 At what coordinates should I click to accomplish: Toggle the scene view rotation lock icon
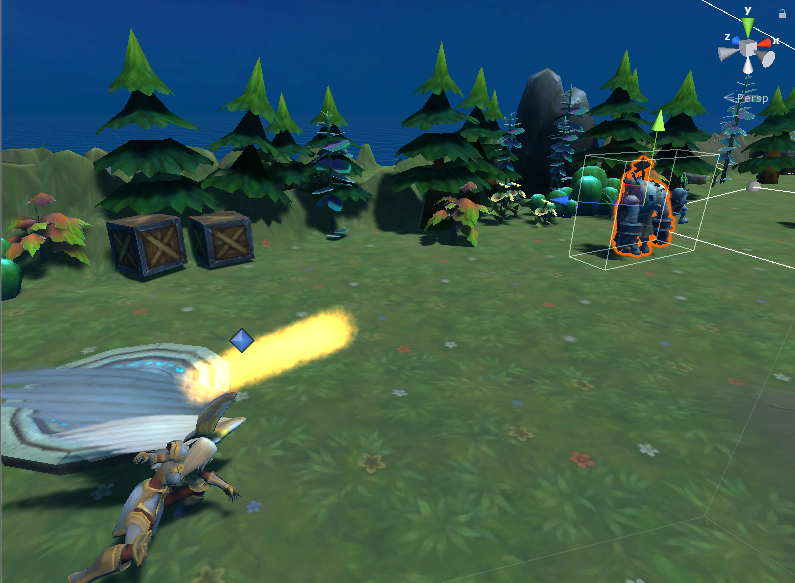point(781,14)
